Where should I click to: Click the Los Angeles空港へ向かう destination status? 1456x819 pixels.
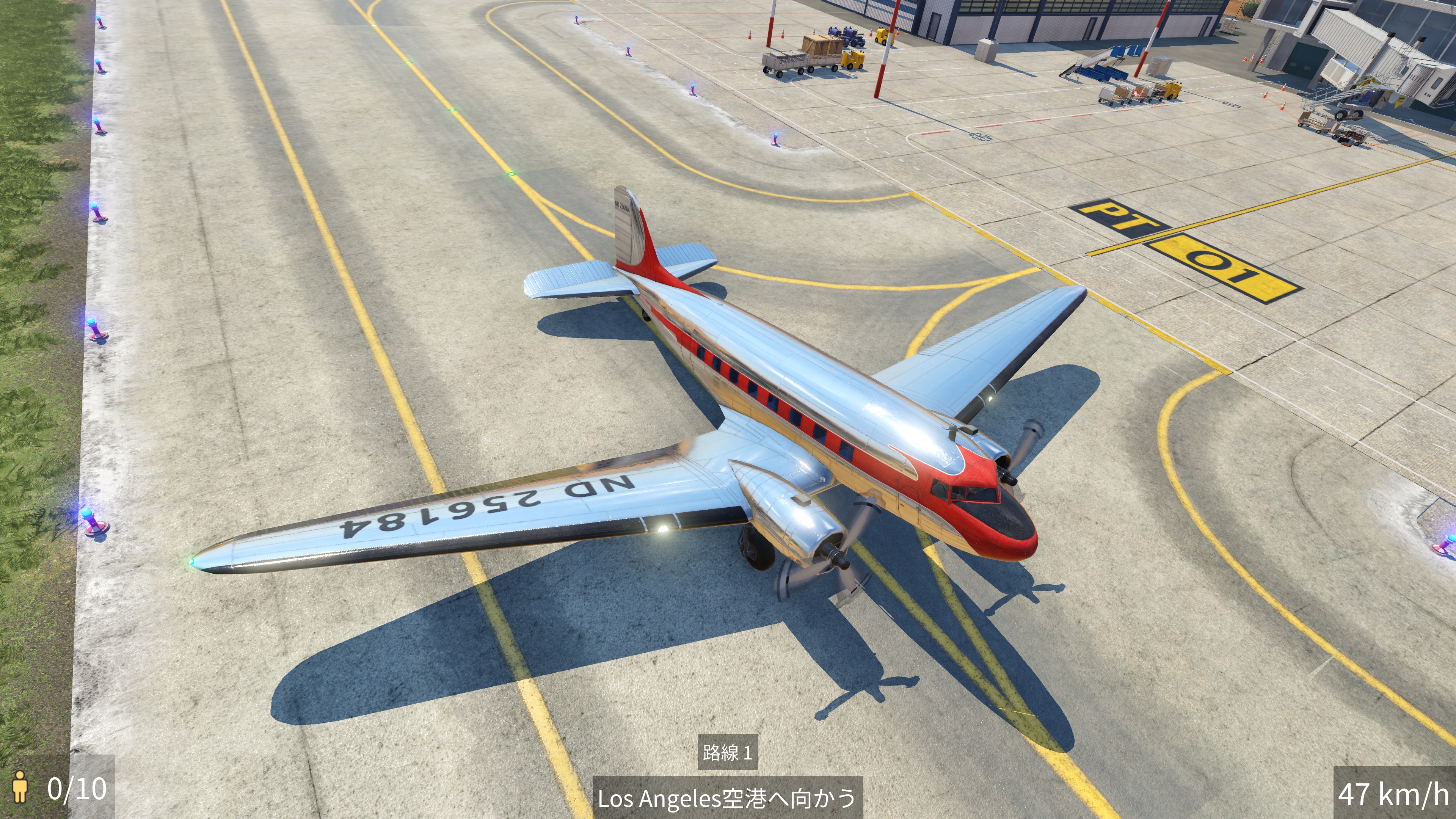pyautogui.click(x=727, y=798)
